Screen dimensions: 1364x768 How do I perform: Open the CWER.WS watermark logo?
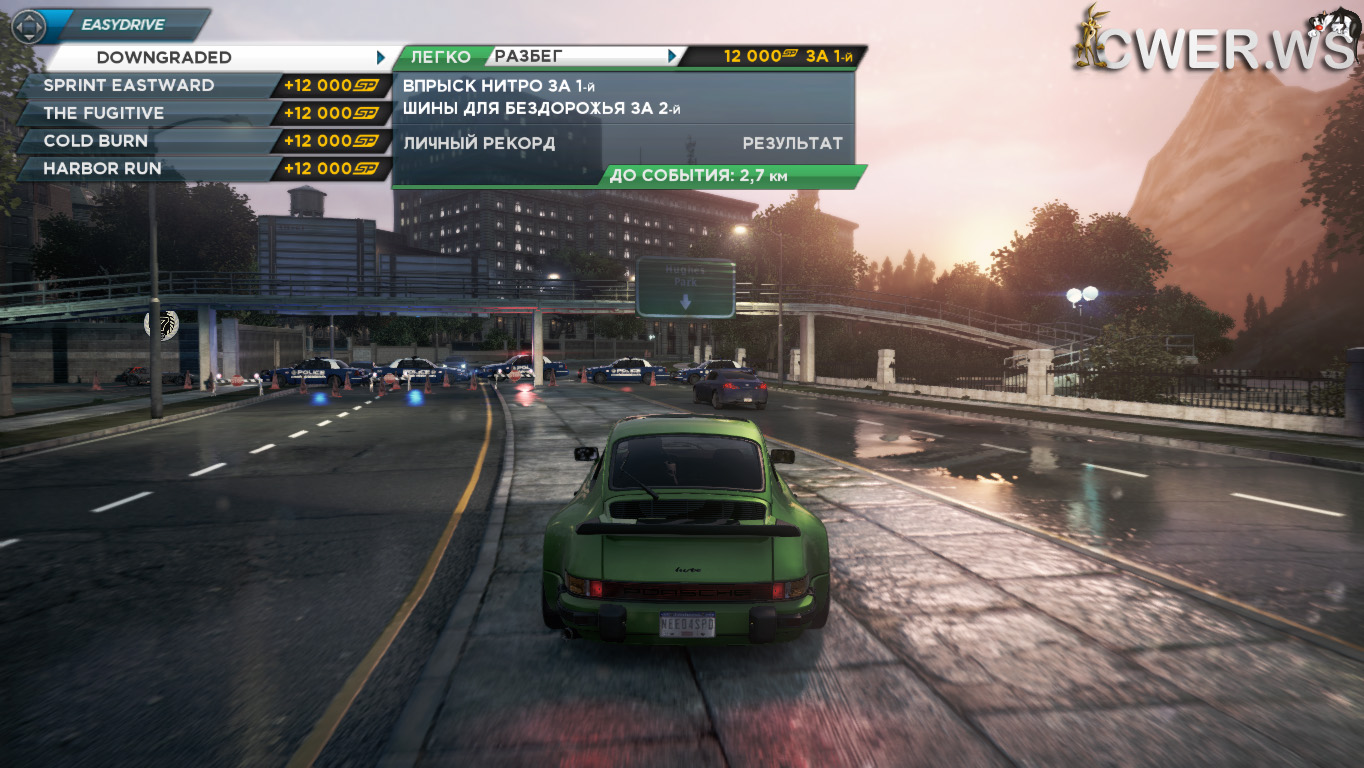click(1215, 40)
